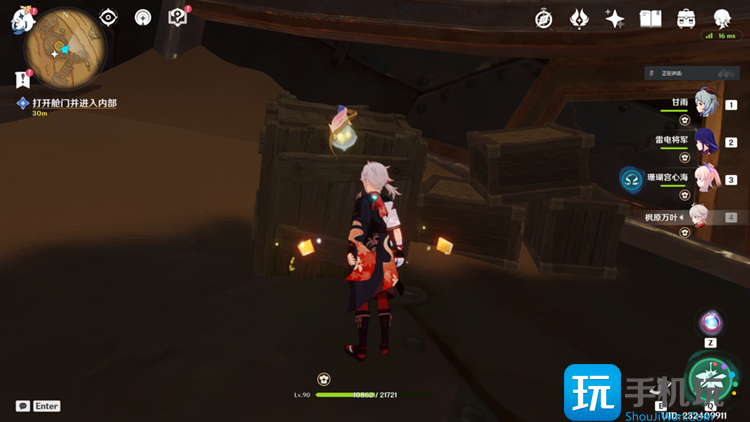Open the quest log bookmark icon
750x422 pixels.
[22, 79]
